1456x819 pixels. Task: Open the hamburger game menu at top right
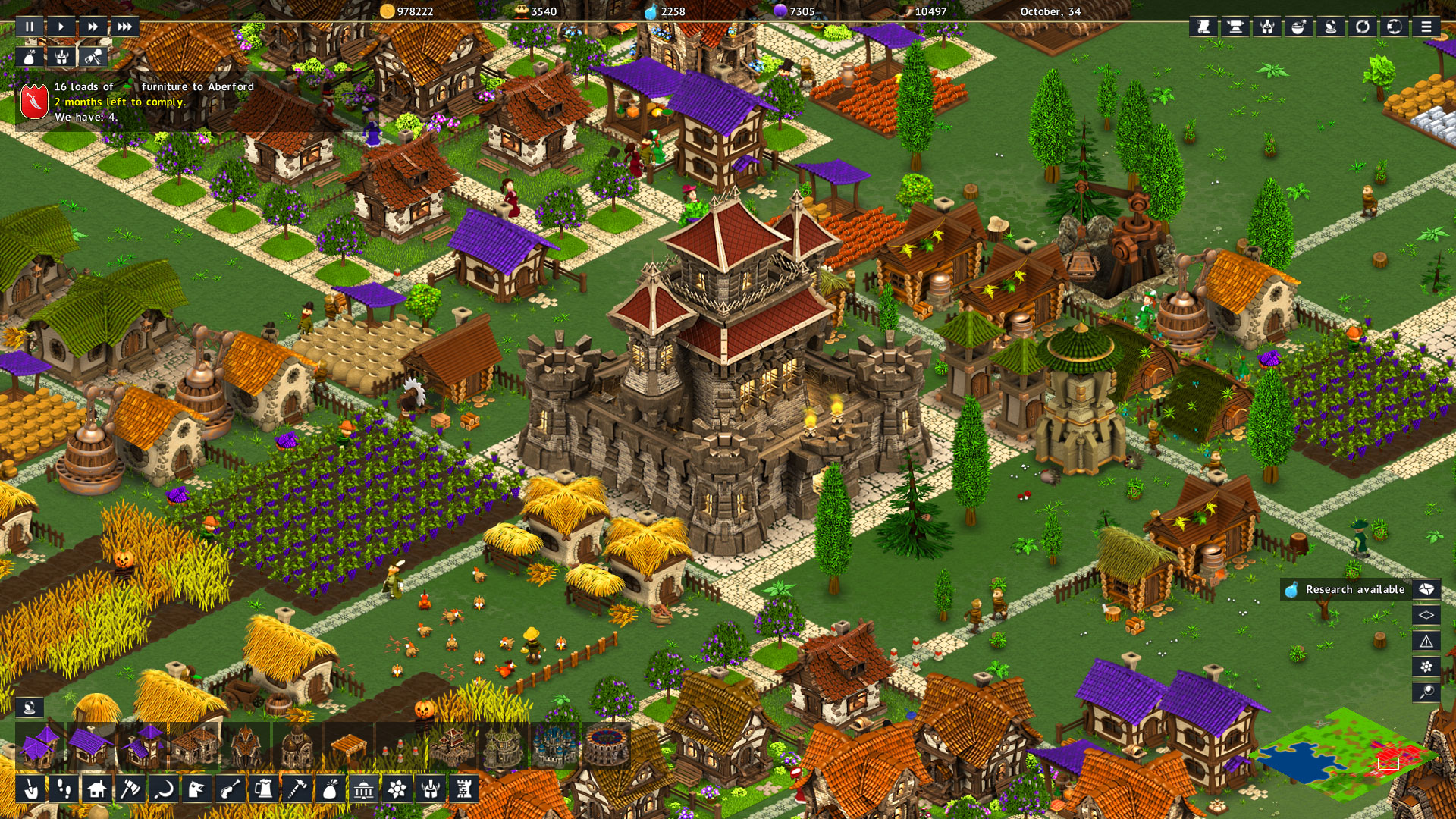point(1426,28)
